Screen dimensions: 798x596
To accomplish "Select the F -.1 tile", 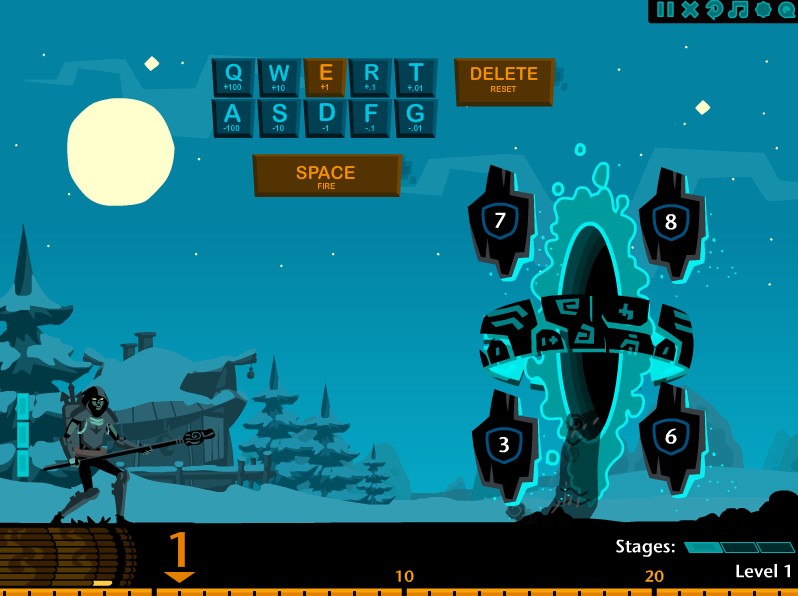I will point(371,118).
